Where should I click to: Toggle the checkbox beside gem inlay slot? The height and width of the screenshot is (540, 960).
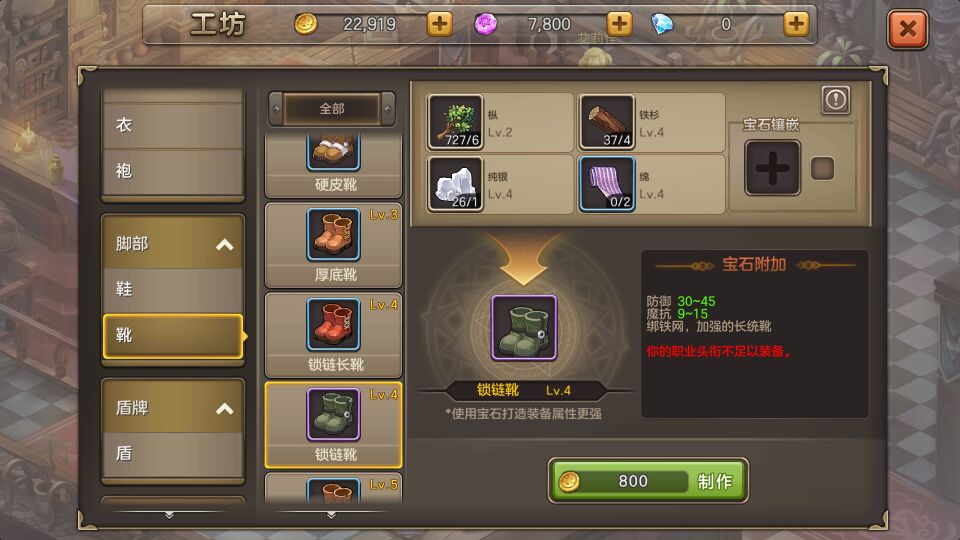pyautogui.click(x=822, y=168)
